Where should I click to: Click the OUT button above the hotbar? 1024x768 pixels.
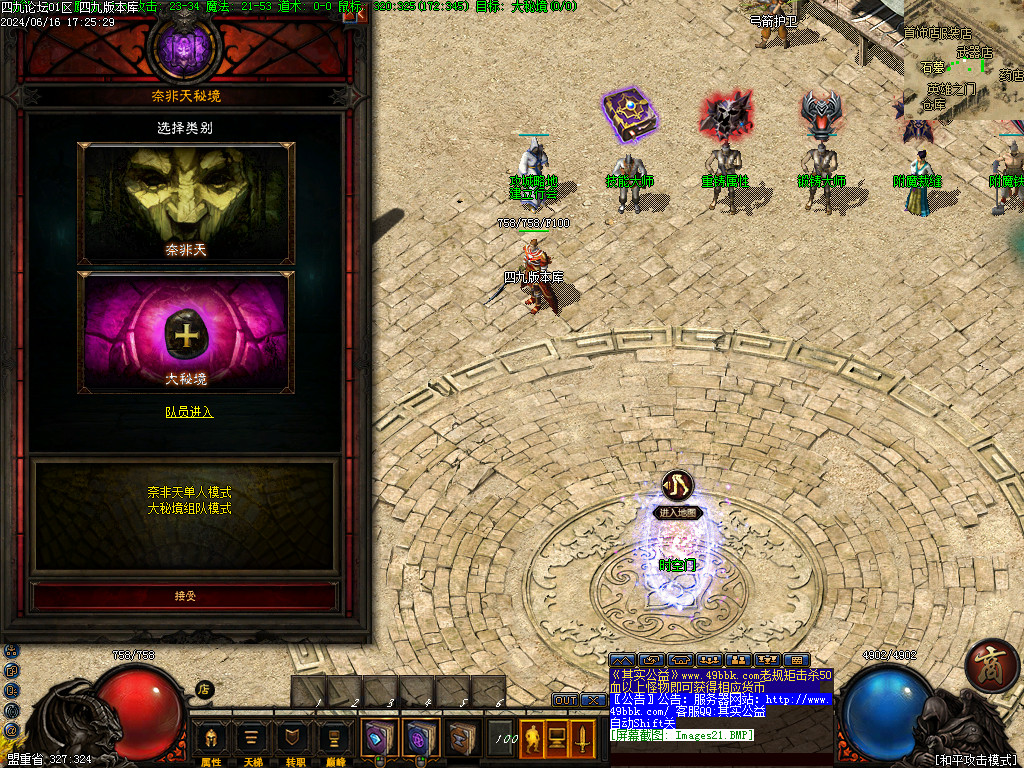click(x=566, y=700)
